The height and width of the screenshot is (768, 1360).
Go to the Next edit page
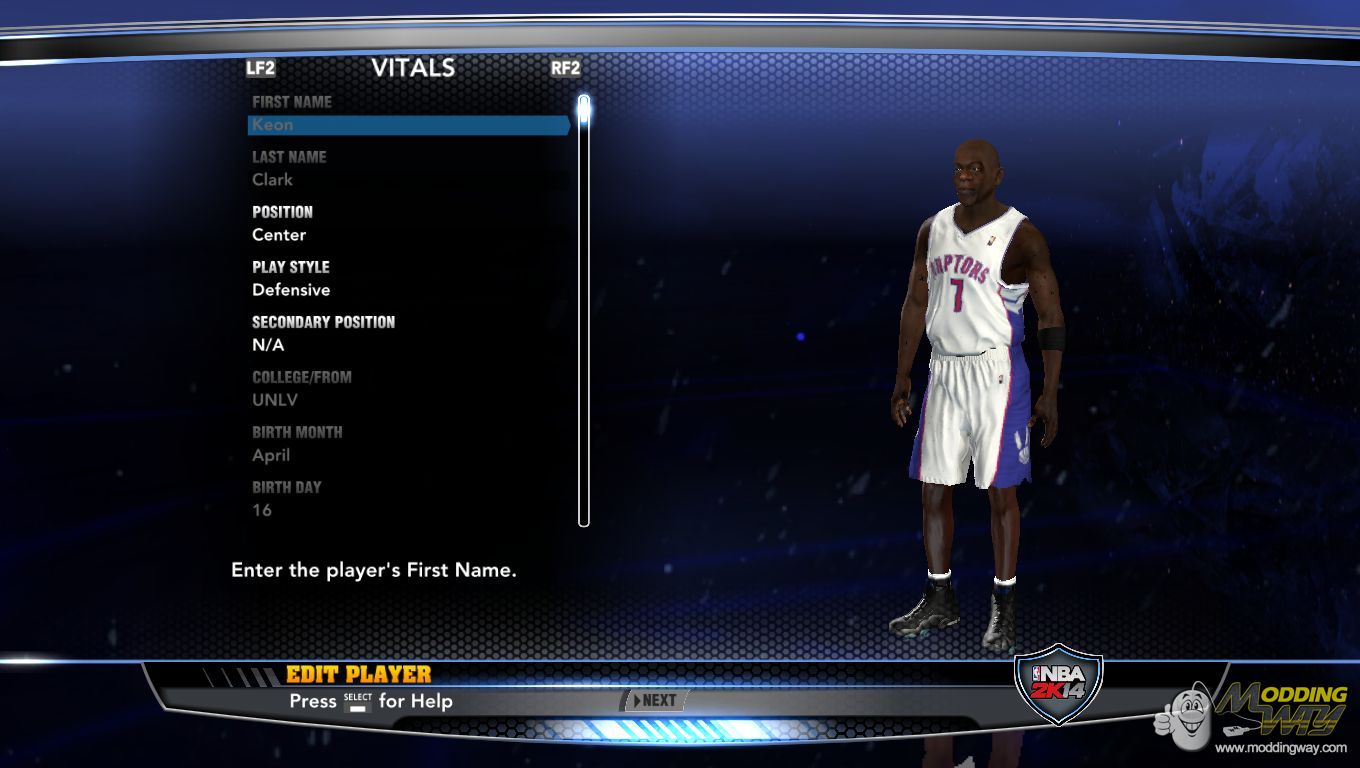click(x=655, y=701)
